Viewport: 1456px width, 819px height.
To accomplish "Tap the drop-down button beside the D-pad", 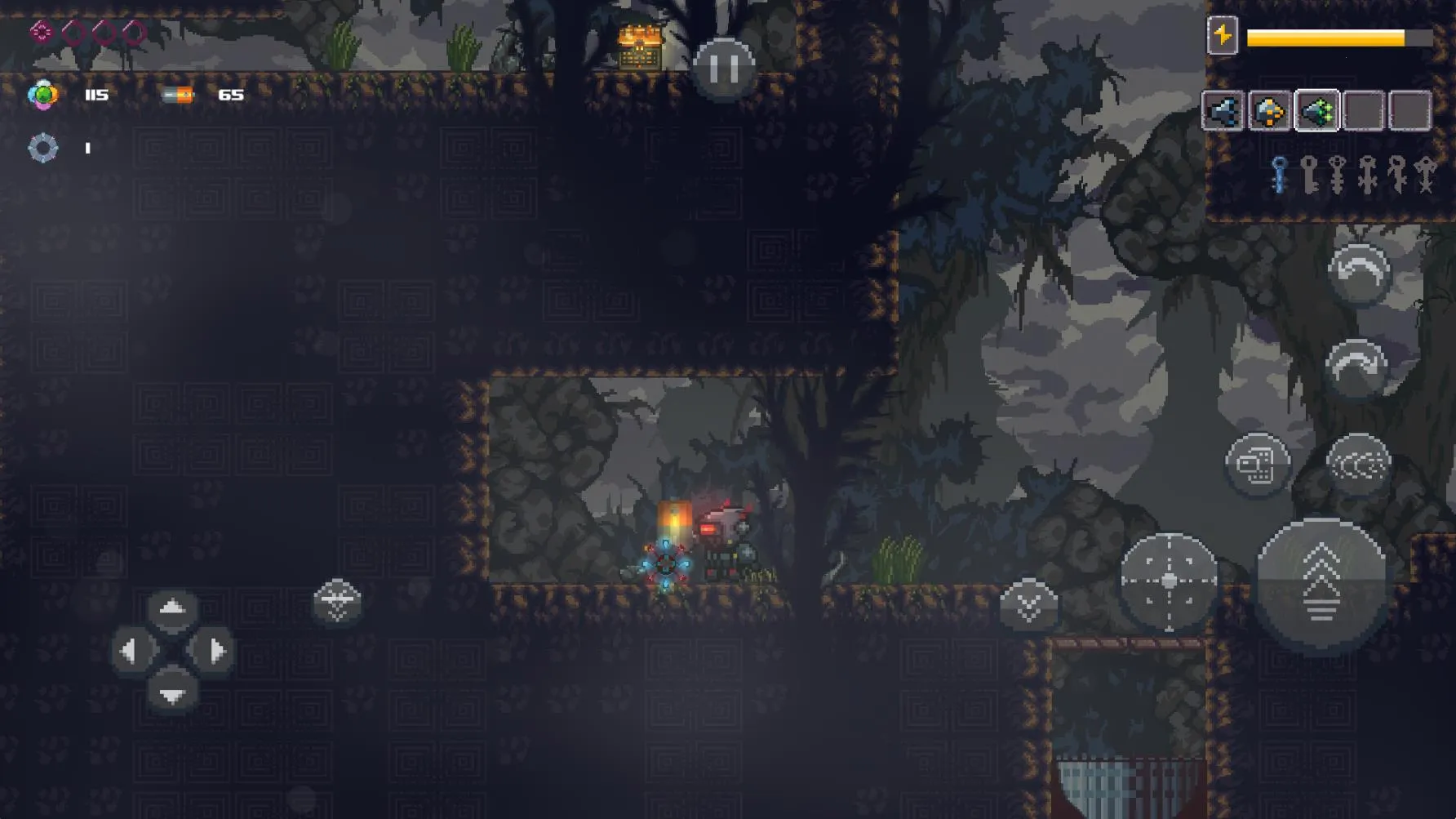I will tap(337, 602).
